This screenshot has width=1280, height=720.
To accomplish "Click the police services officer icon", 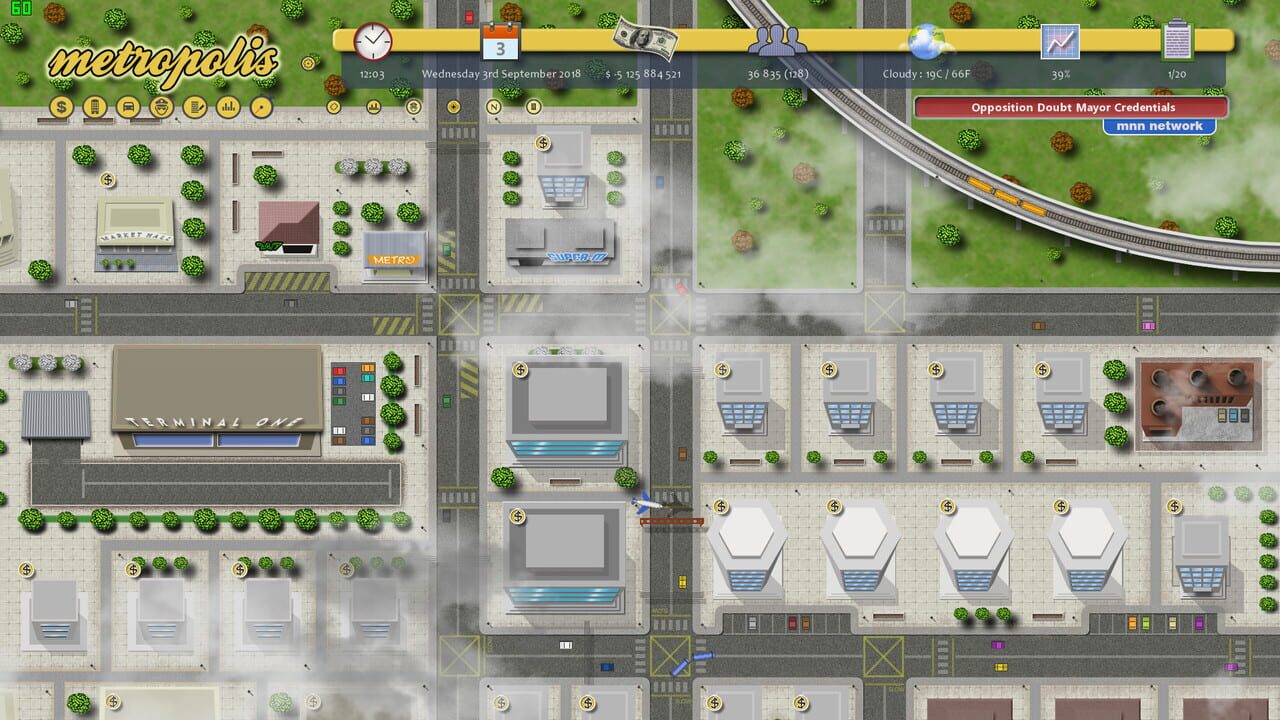I will coord(162,108).
